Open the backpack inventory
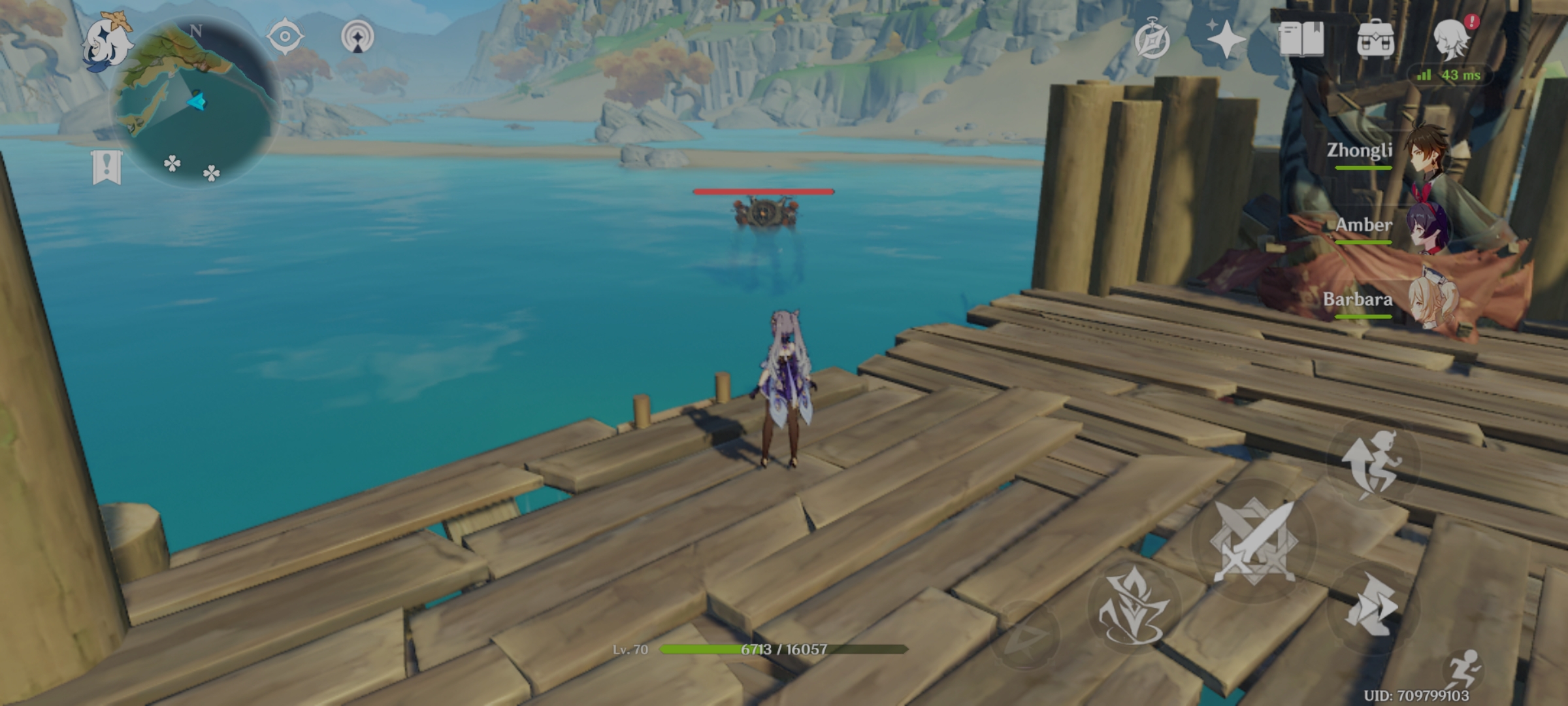 pyautogui.click(x=1375, y=39)
